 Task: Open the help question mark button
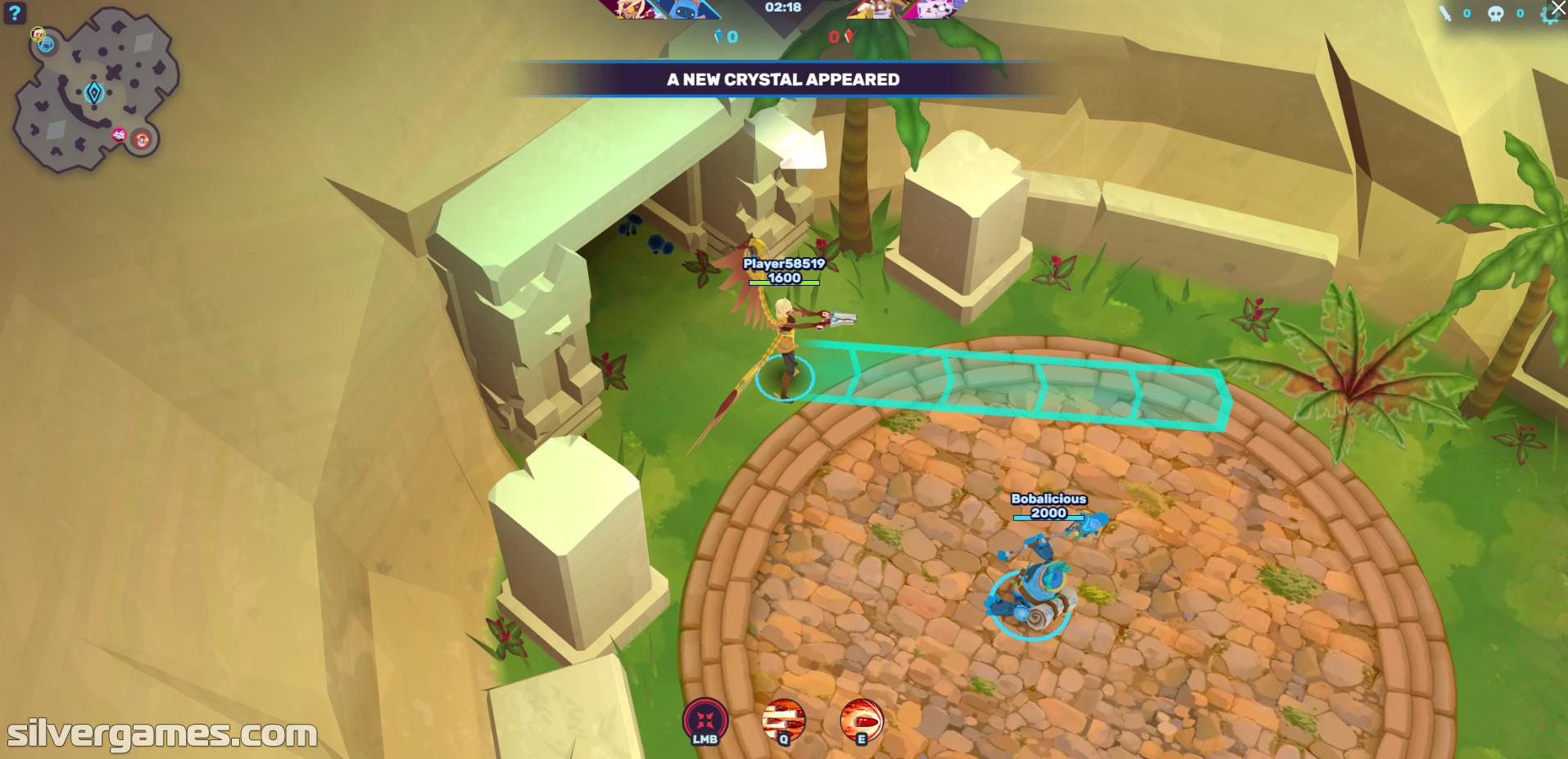pos(15,12)
